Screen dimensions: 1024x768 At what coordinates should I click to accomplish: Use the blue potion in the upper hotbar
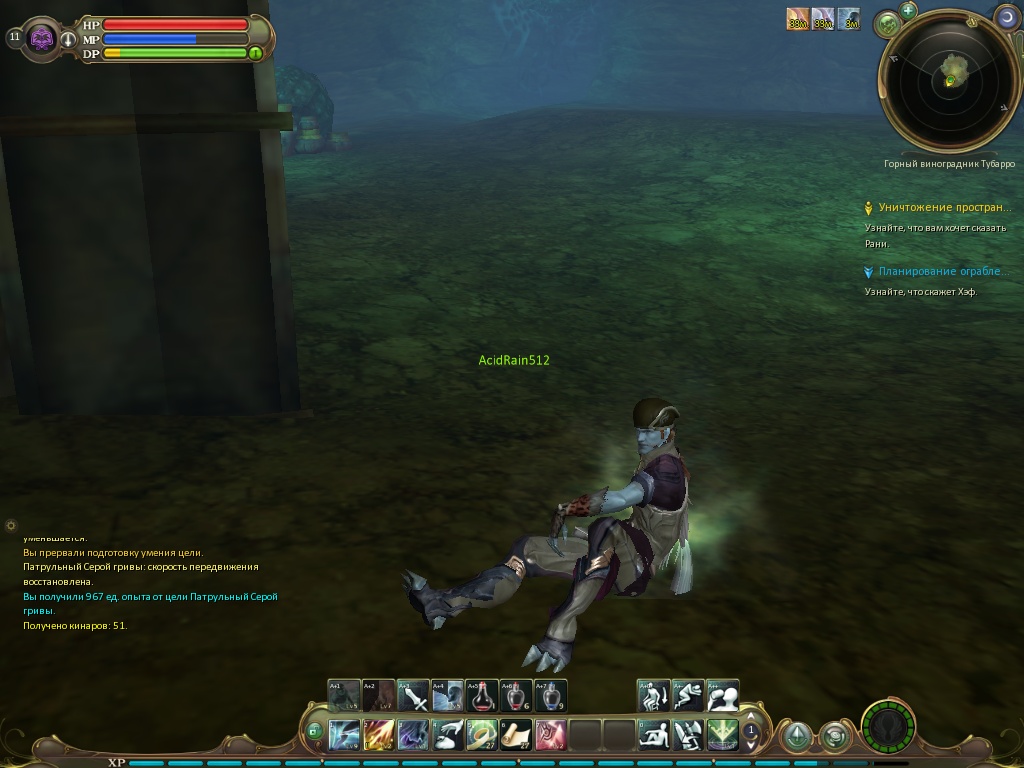pos(551,695)
